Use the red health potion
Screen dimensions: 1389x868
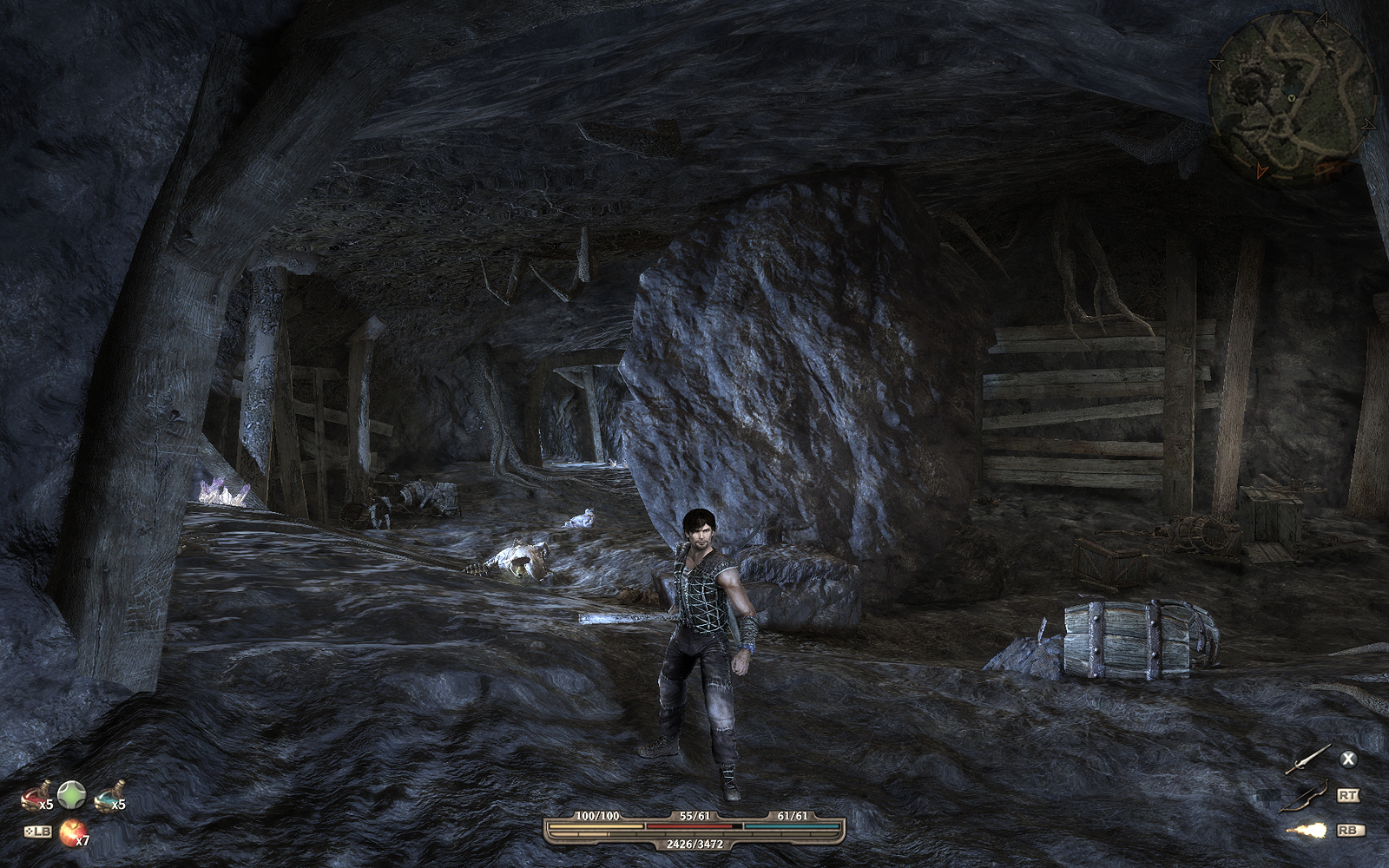click(37, 792)
